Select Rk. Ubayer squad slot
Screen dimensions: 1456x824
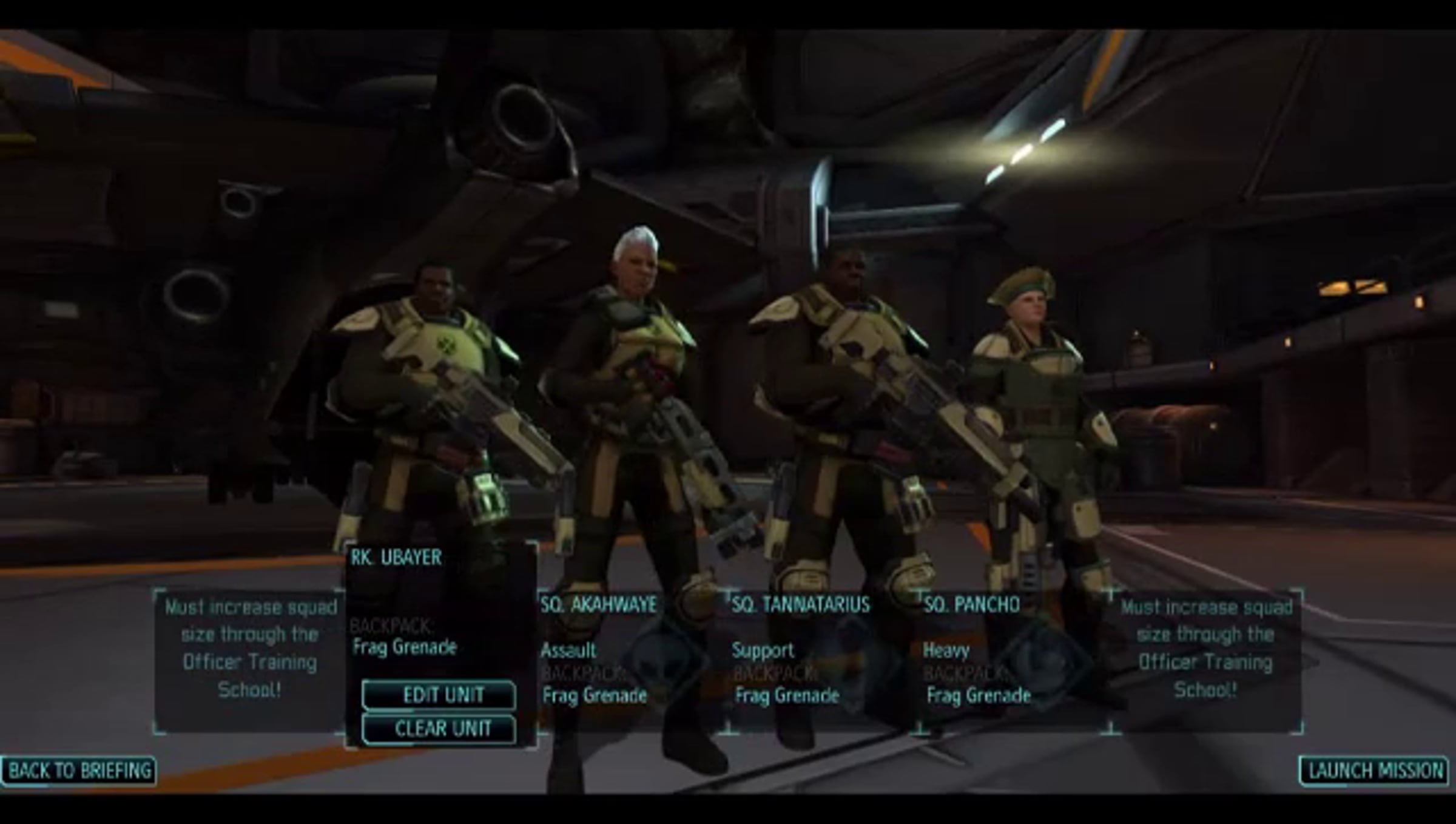coord(440,601)
